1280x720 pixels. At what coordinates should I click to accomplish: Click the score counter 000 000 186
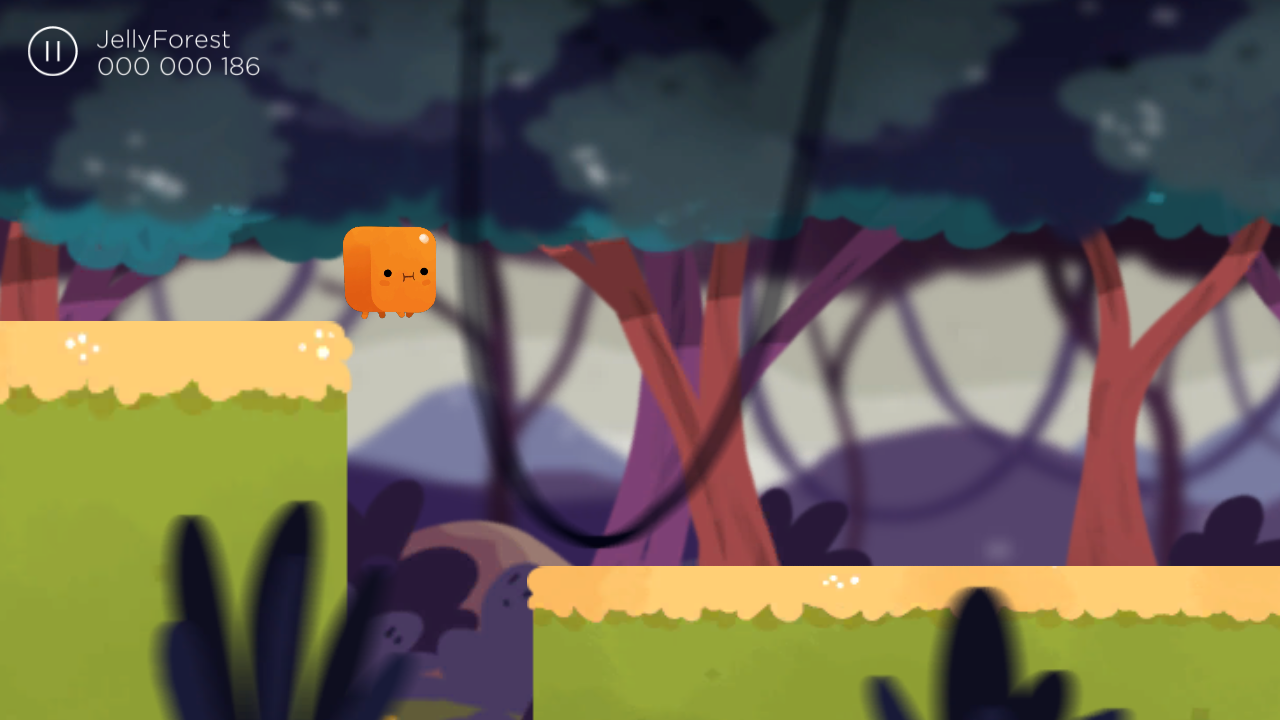coord(179,66)
